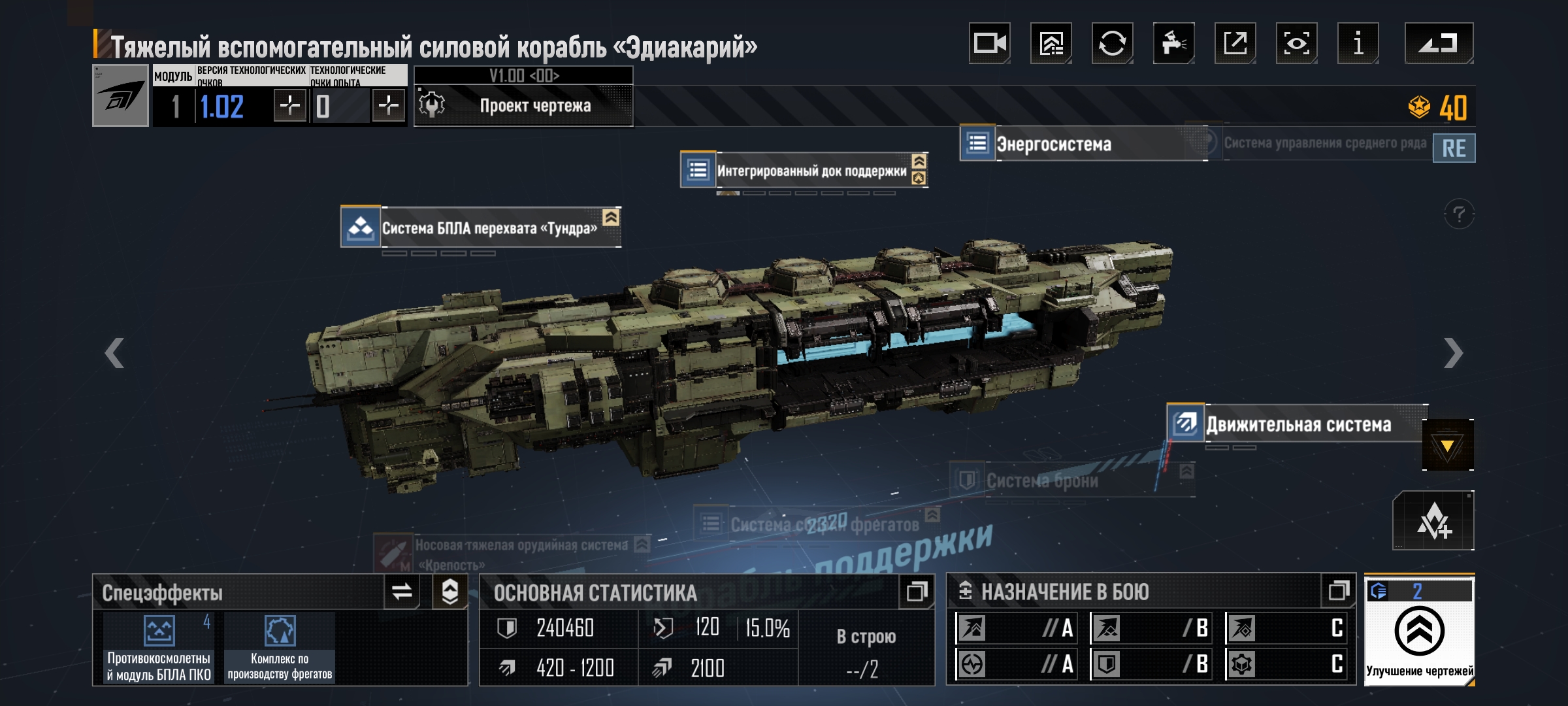Screen dimensions: 1568x706
Task: Share the blueprint via export icon
Action: (x=1235, y=43)
